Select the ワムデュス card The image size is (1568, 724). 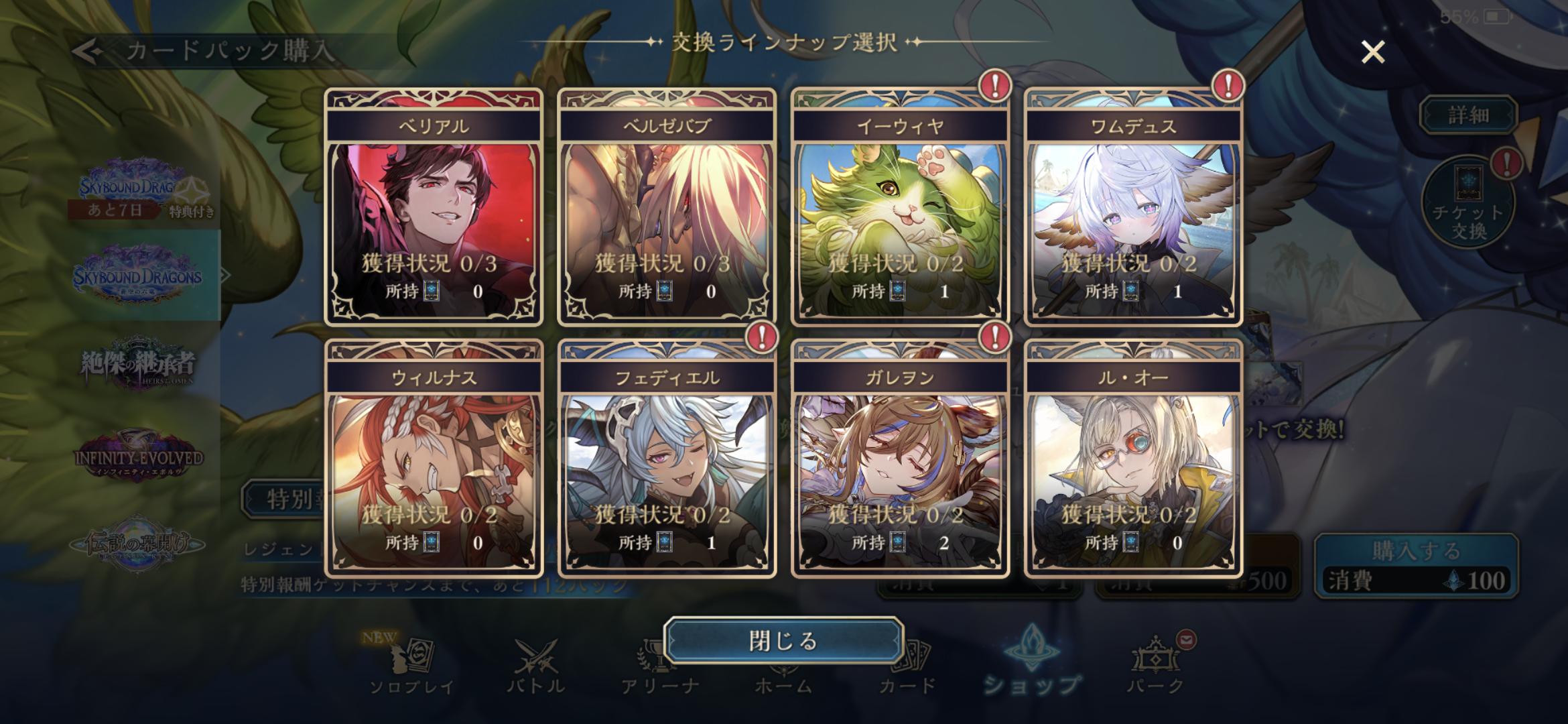point(1133,208)
